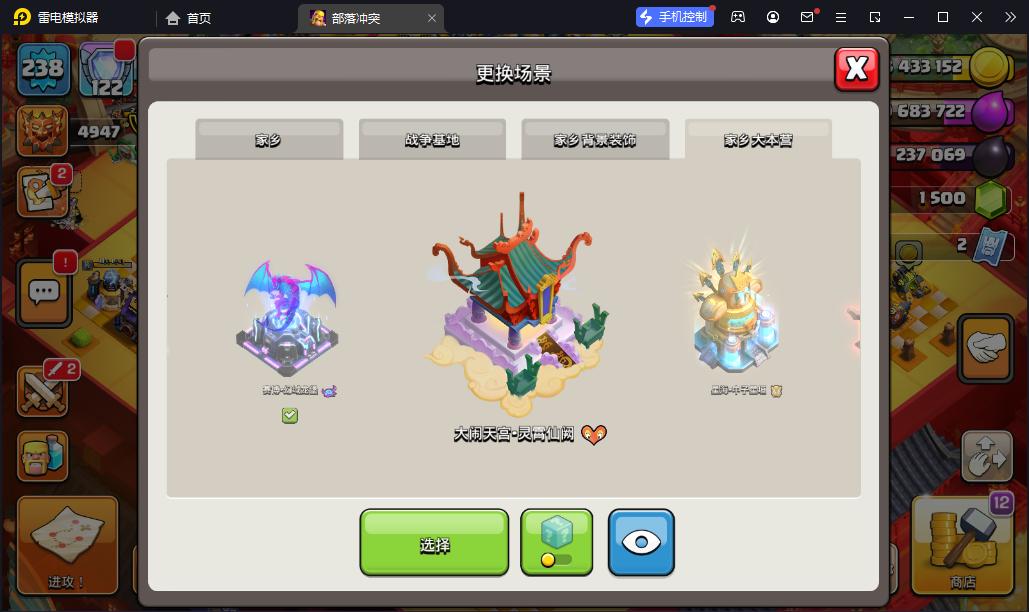Screen dimensions: 1029x612
Task: Select the 家乡大本营 tab
Action: (x=758, y=140)
